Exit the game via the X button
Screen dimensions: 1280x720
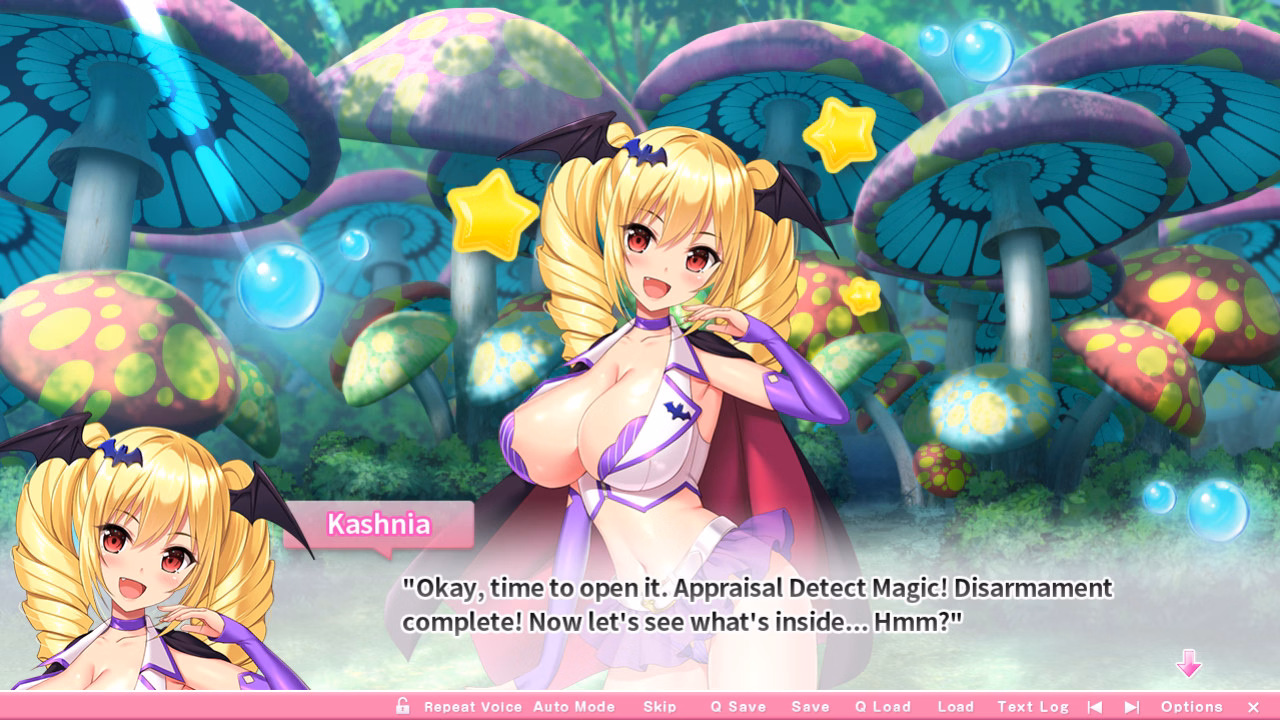click(1253, 706)
